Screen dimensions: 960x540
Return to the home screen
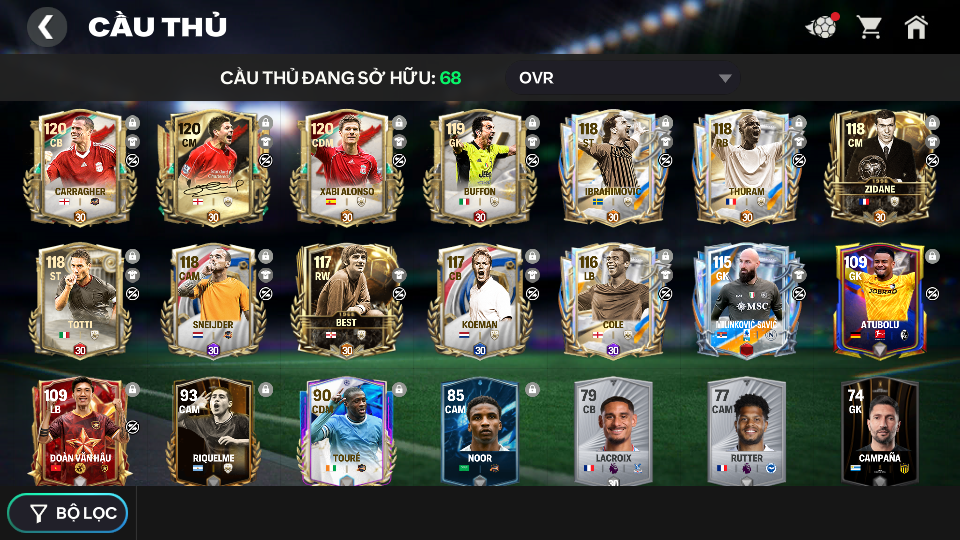point(916,27)
